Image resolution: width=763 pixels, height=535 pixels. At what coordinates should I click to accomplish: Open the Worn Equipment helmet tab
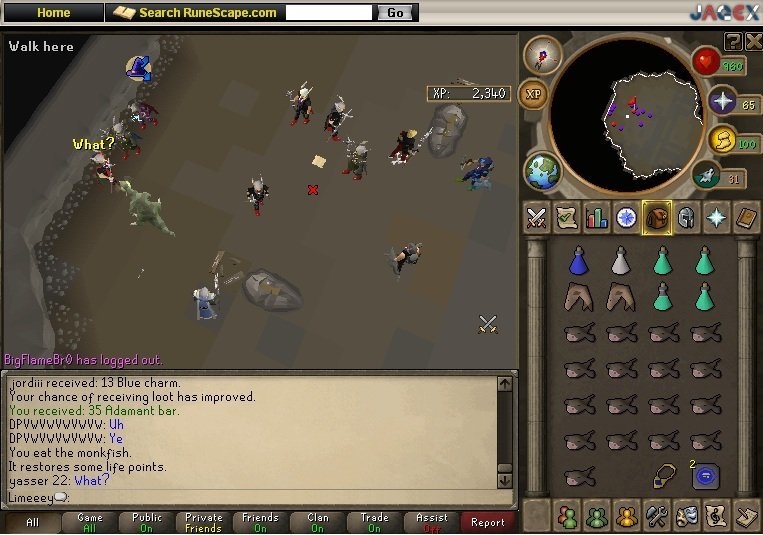(x=686, y=218)
